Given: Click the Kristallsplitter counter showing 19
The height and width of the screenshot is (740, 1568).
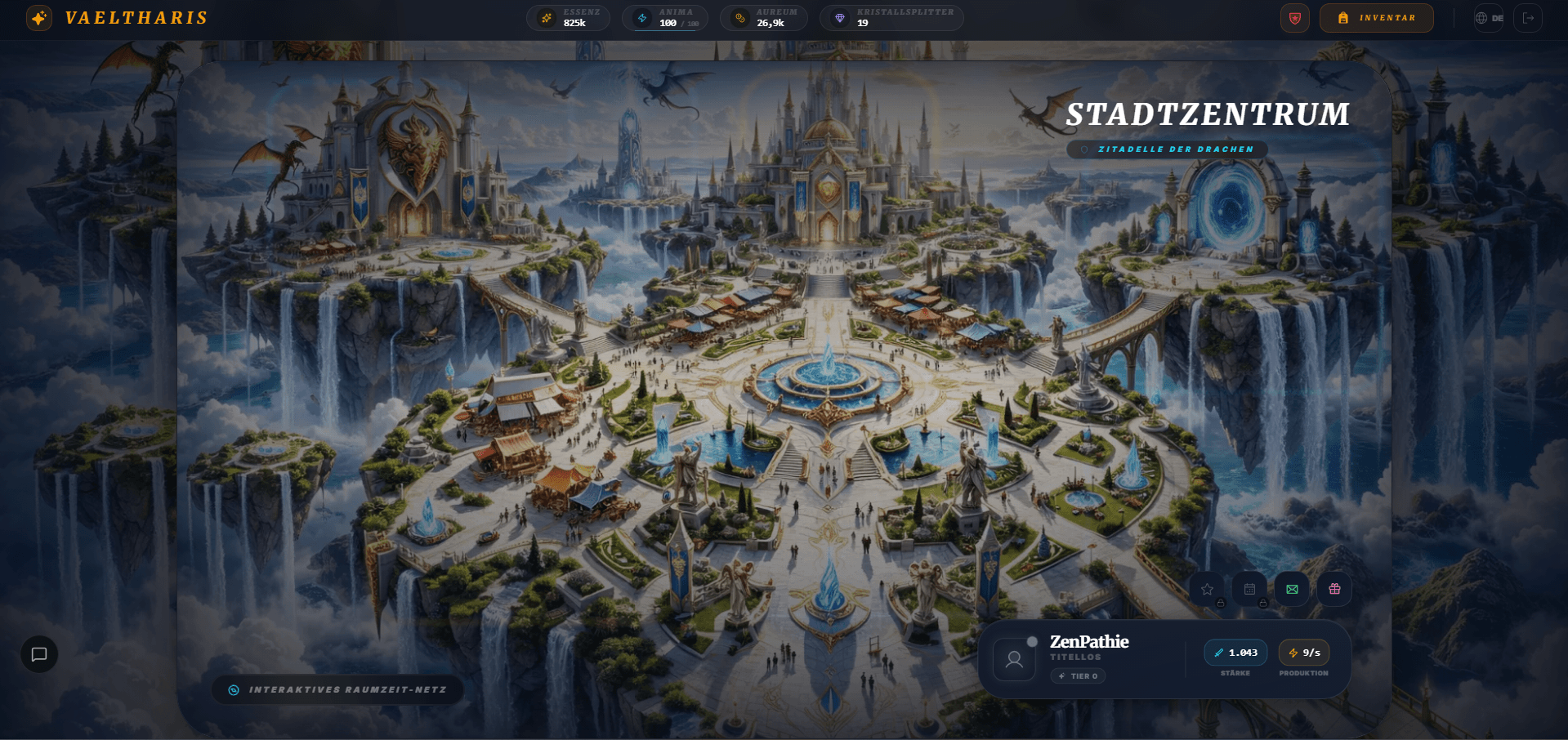Looking at the screenshot, I should 891,17.
